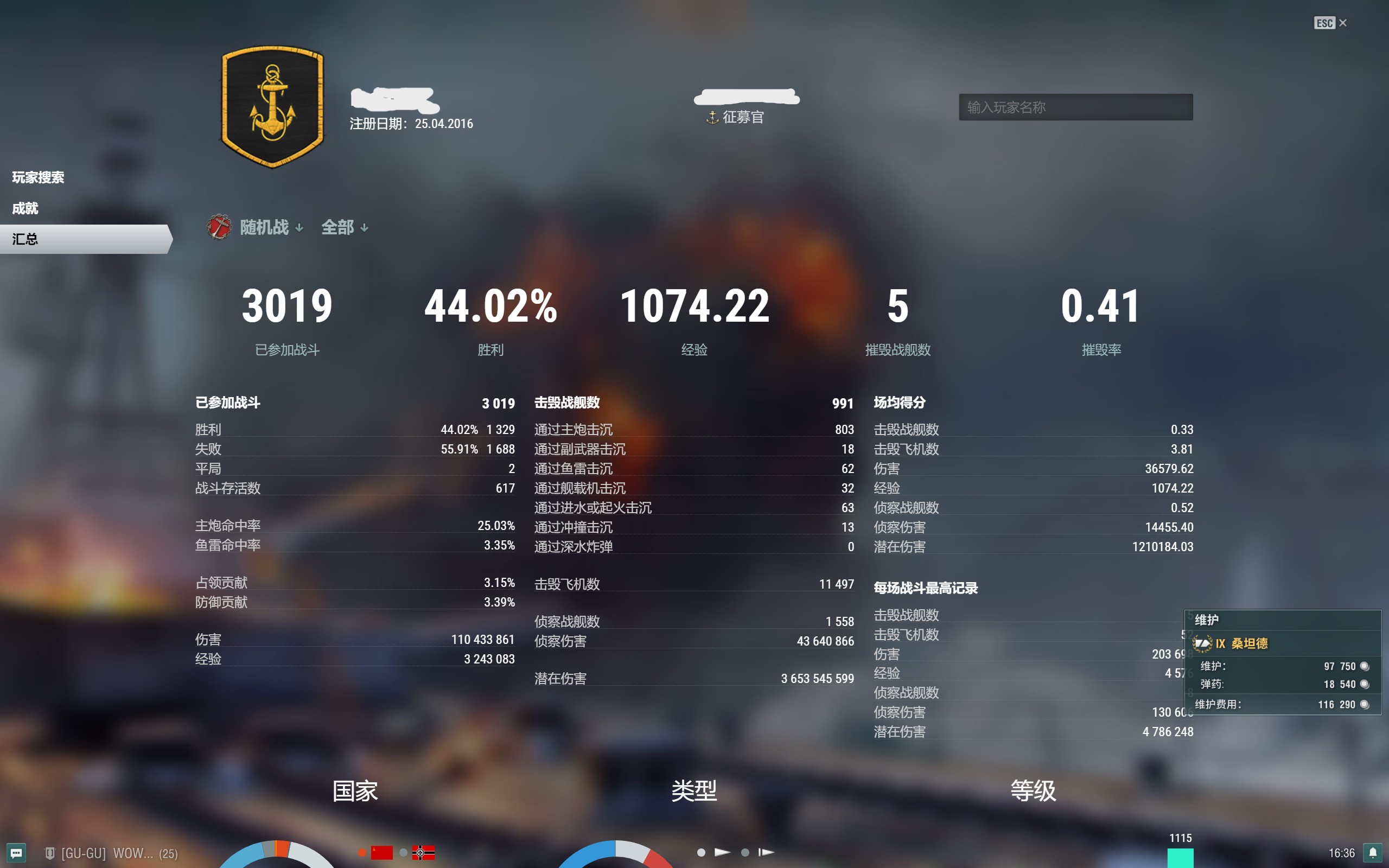Toggle the German flag legend on 国家 chart
1389x868 pixels.
pos(424,853)
